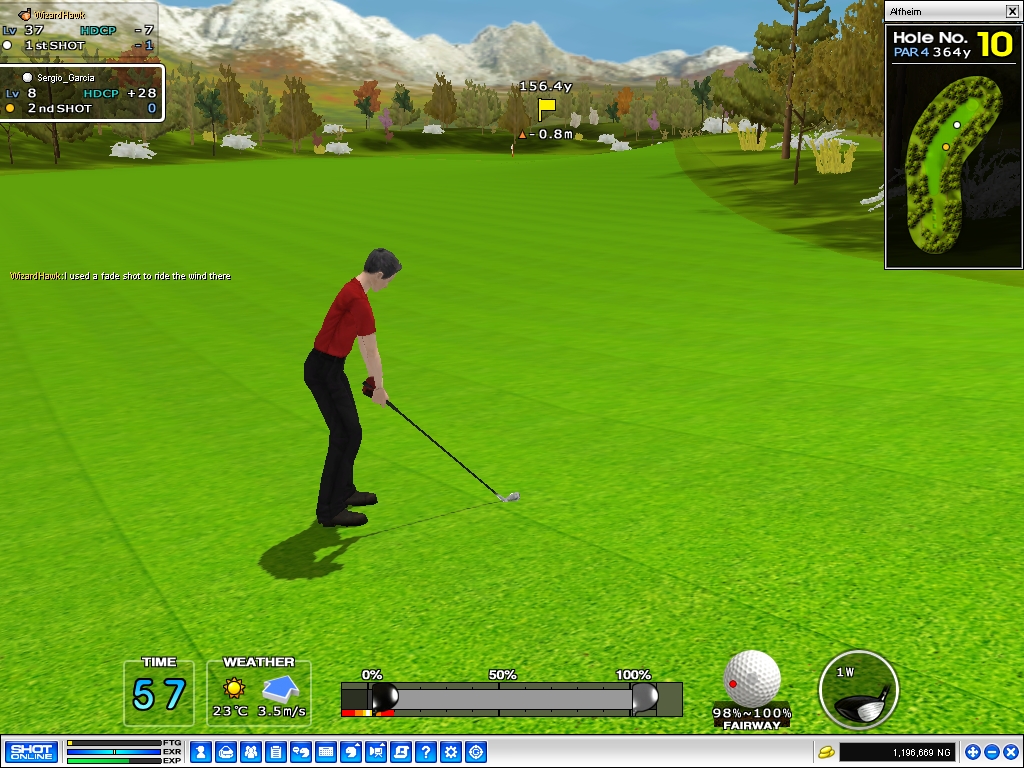Open the character profile icon in toolbar

coord(200,752)
